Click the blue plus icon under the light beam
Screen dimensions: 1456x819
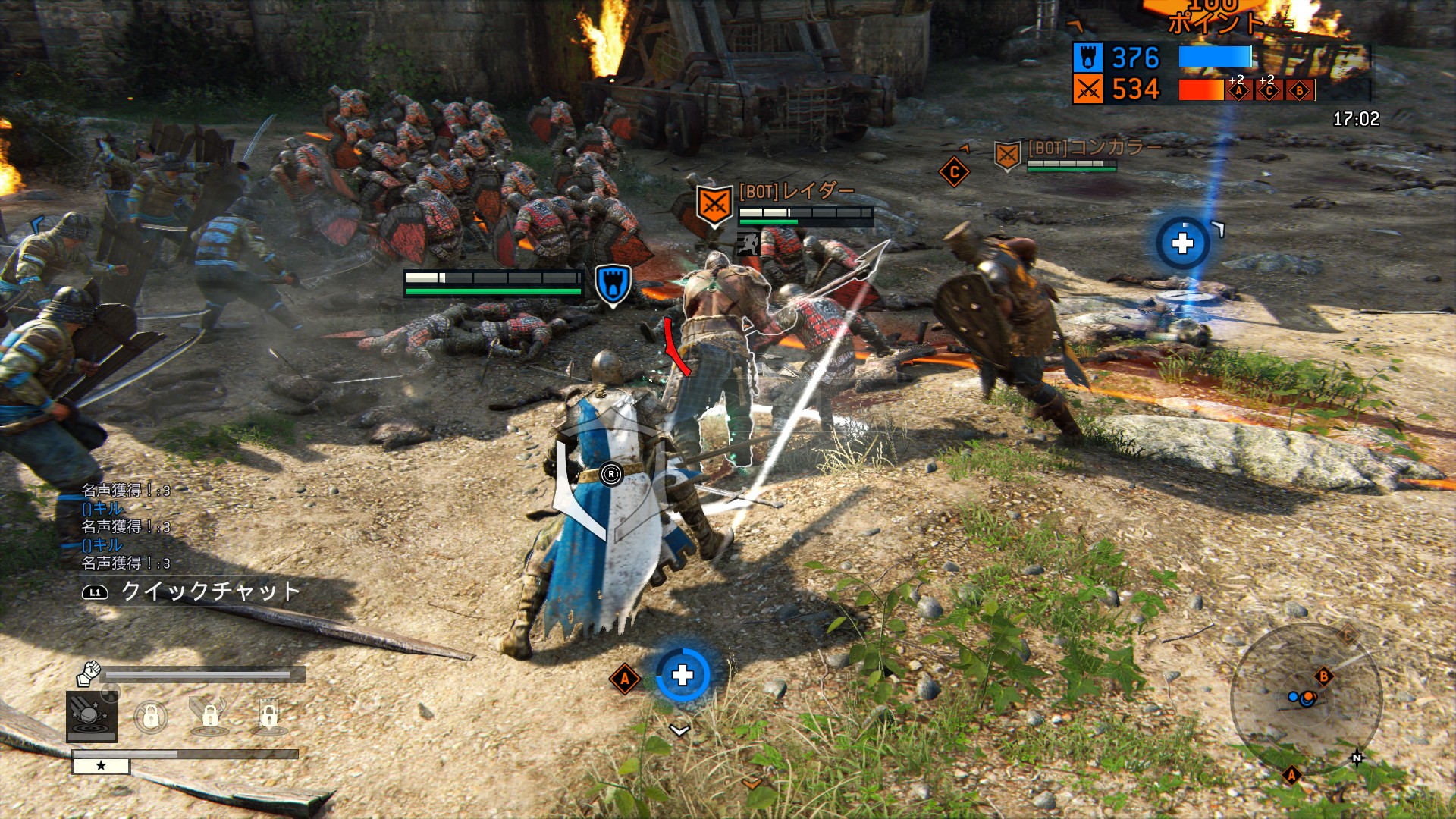pyautogui.click(x=1182, y=243)
